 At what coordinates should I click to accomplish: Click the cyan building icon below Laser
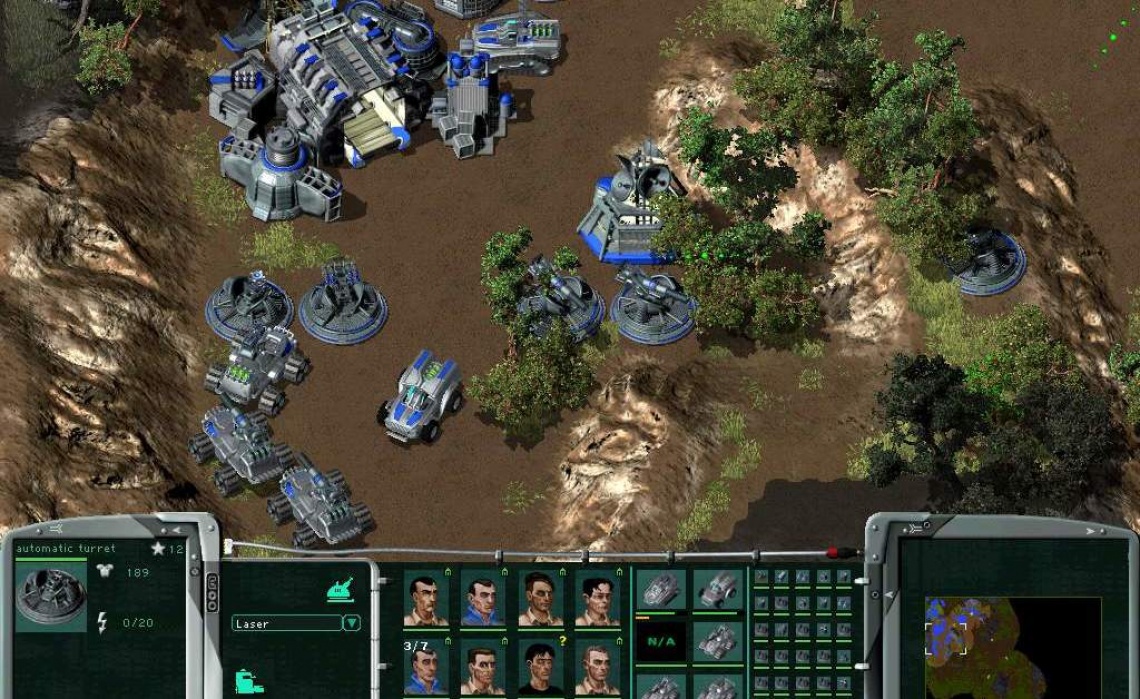[249, 682]
